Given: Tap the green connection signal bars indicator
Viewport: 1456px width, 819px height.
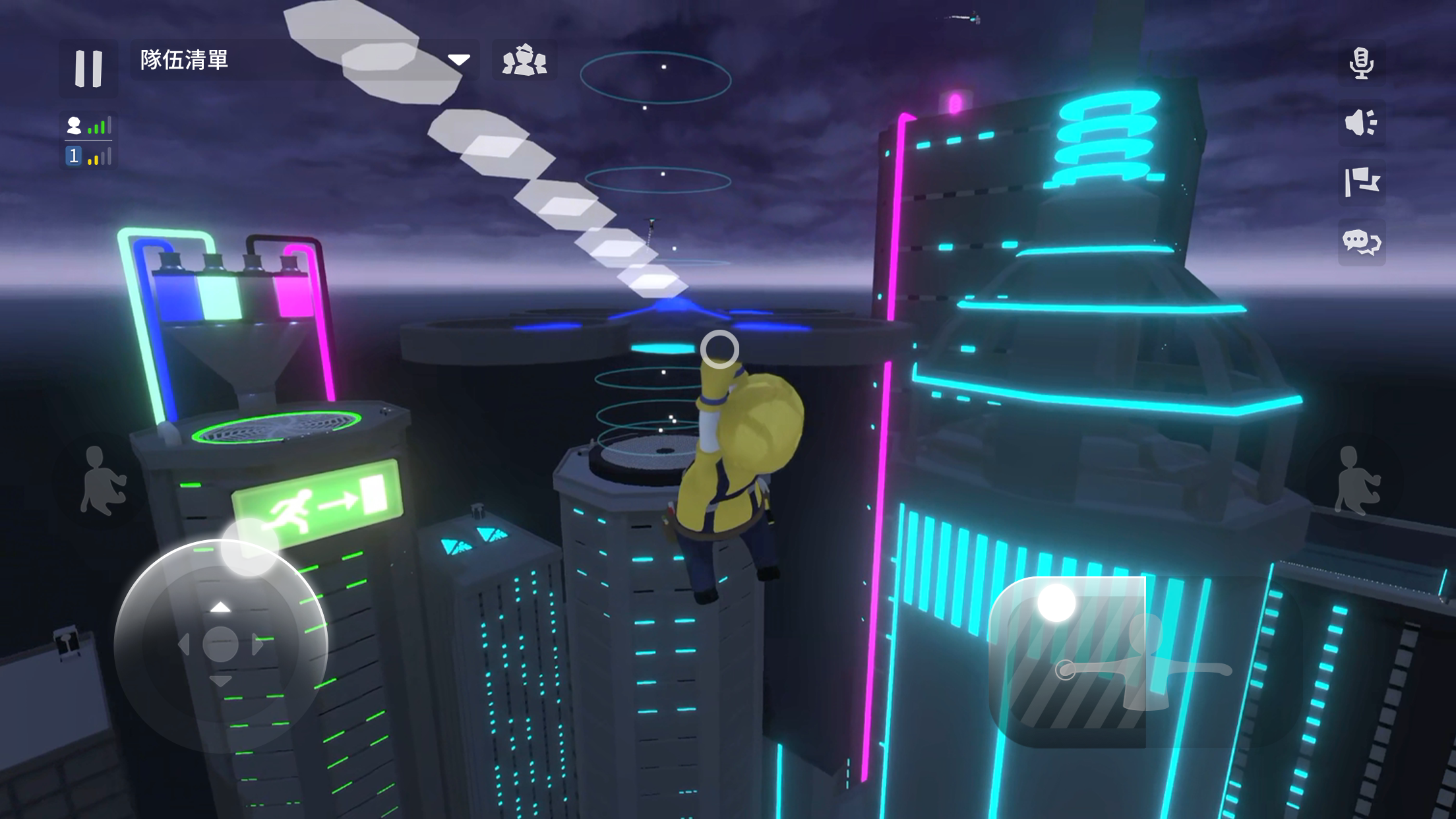Looking at the screenshot, I should (100, 125).
